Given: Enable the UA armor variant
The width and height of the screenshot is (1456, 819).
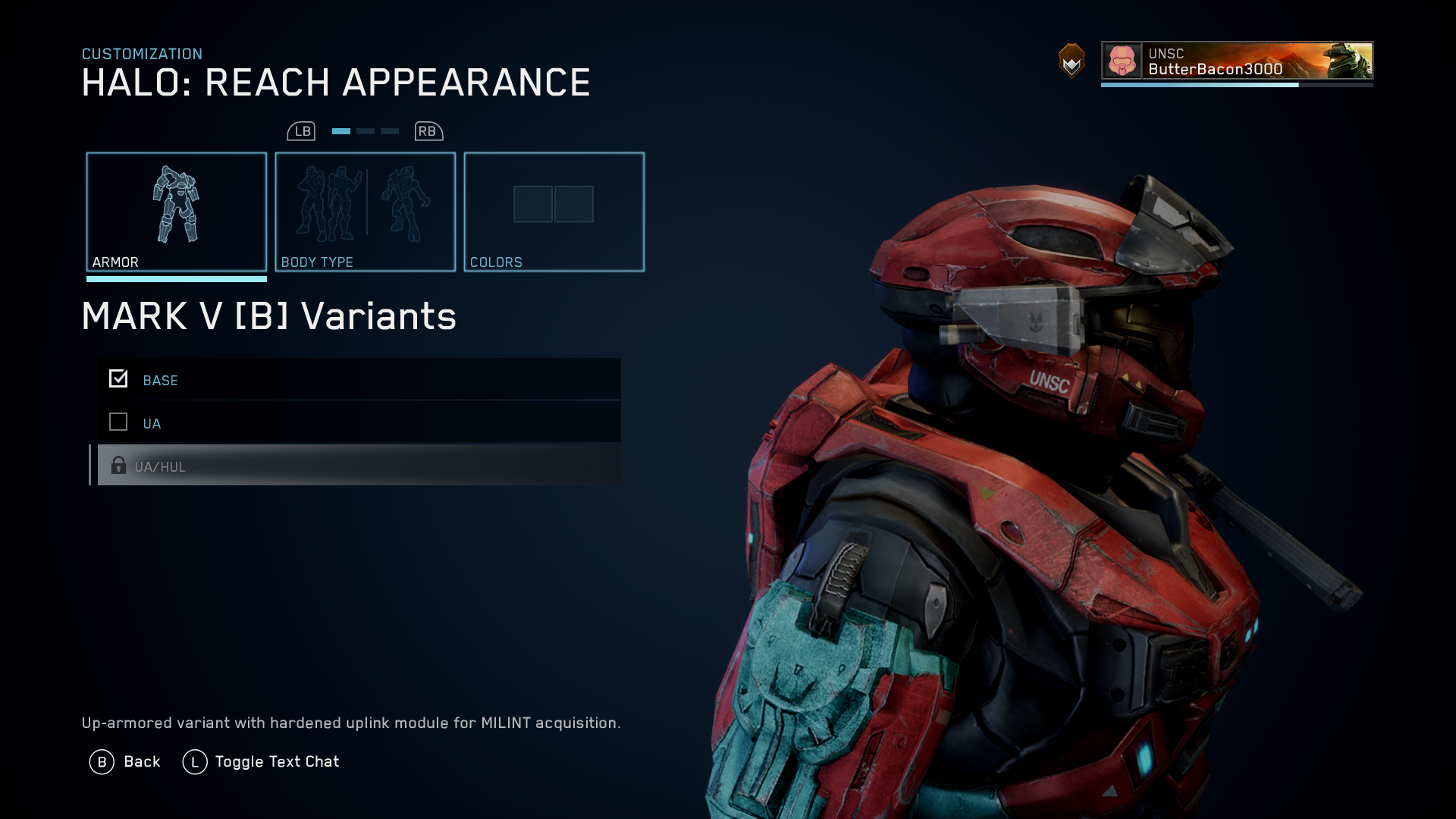Looking at the screenshot, I should pos(118,422).
